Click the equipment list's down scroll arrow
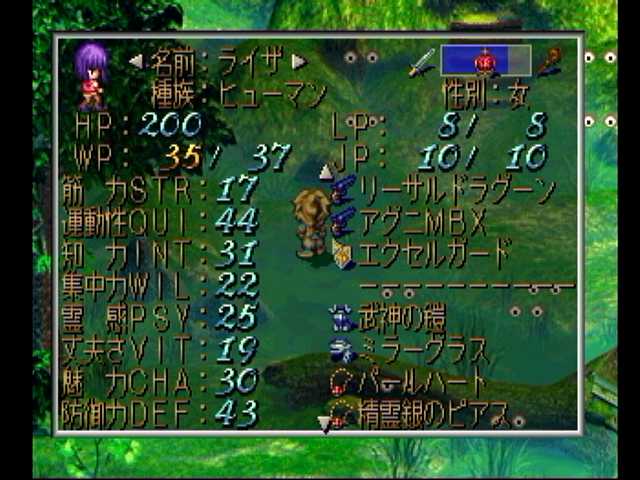This screenshot has width=640, height=480. pos(324,424)
